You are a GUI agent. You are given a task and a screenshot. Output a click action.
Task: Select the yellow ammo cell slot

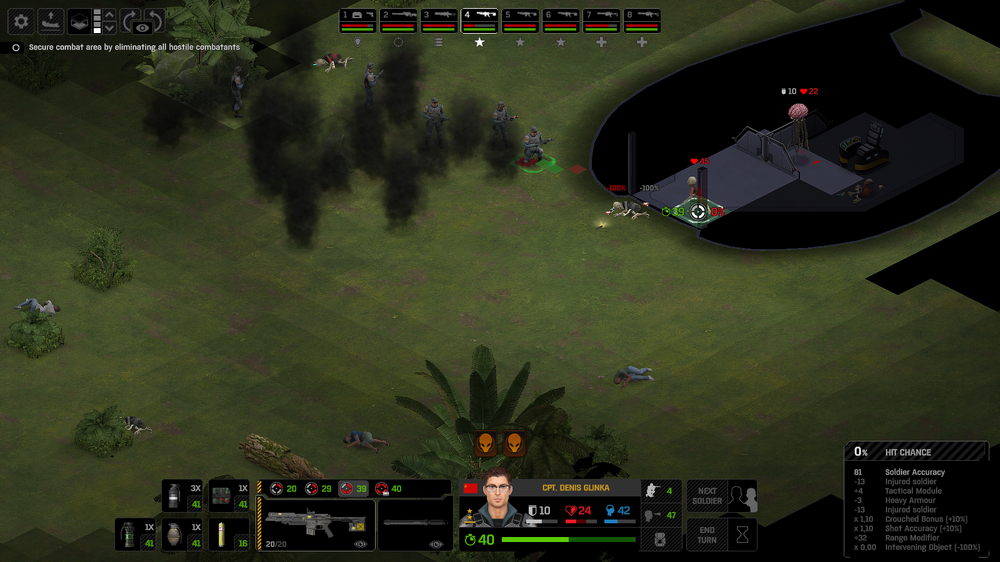pyautogui.click(x=227, y=534)
